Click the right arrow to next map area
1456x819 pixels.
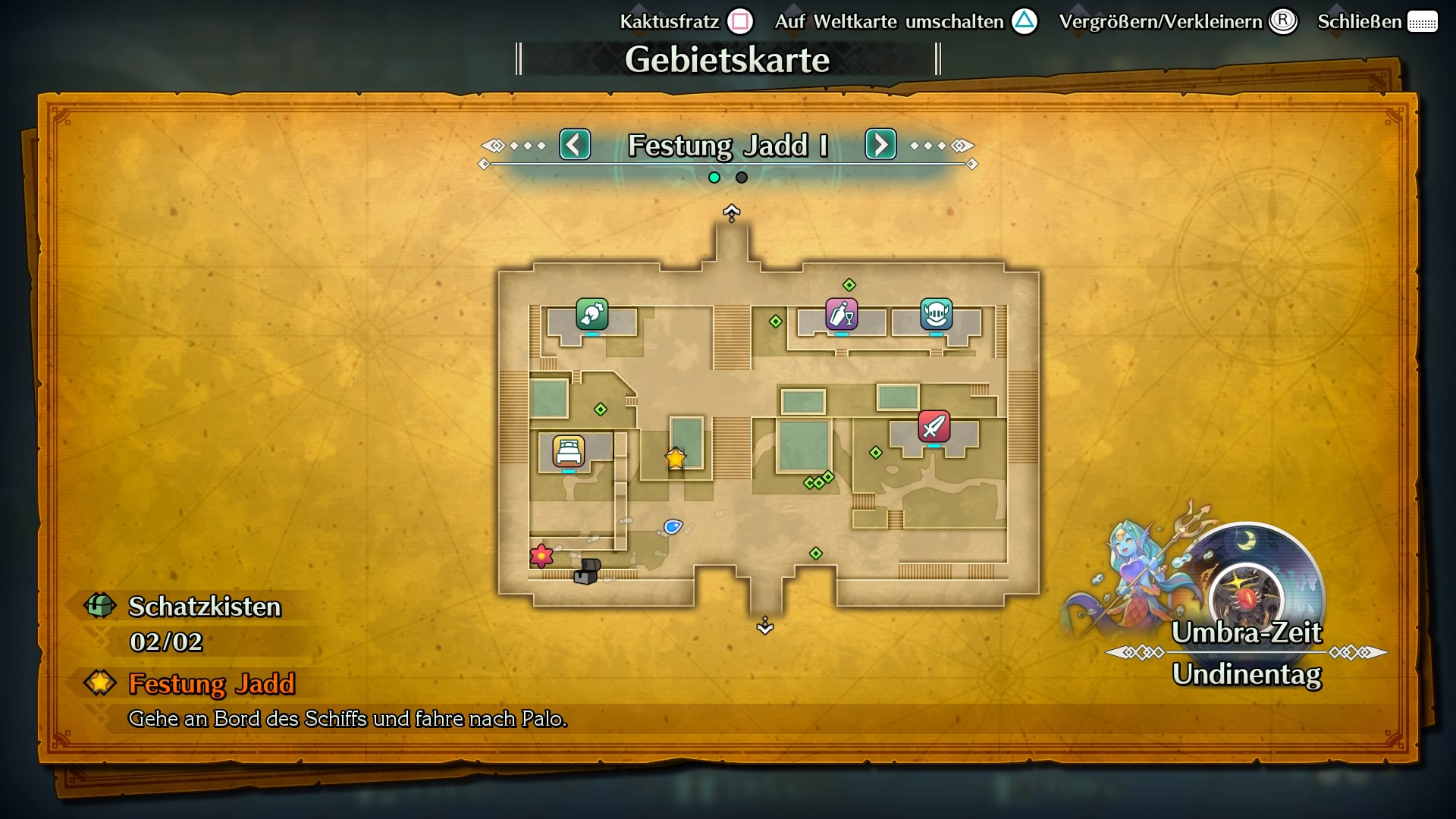point(880,144)
